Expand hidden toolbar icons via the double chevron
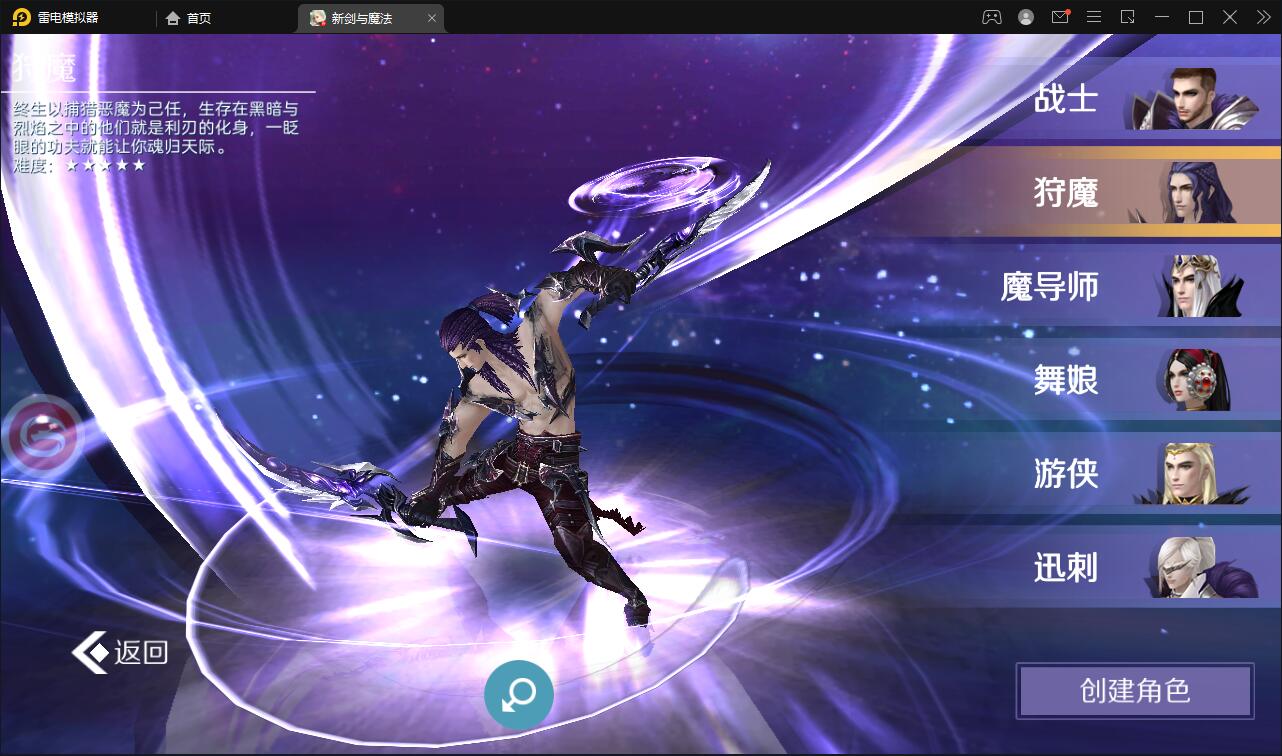 click(x=1262, y=17)
